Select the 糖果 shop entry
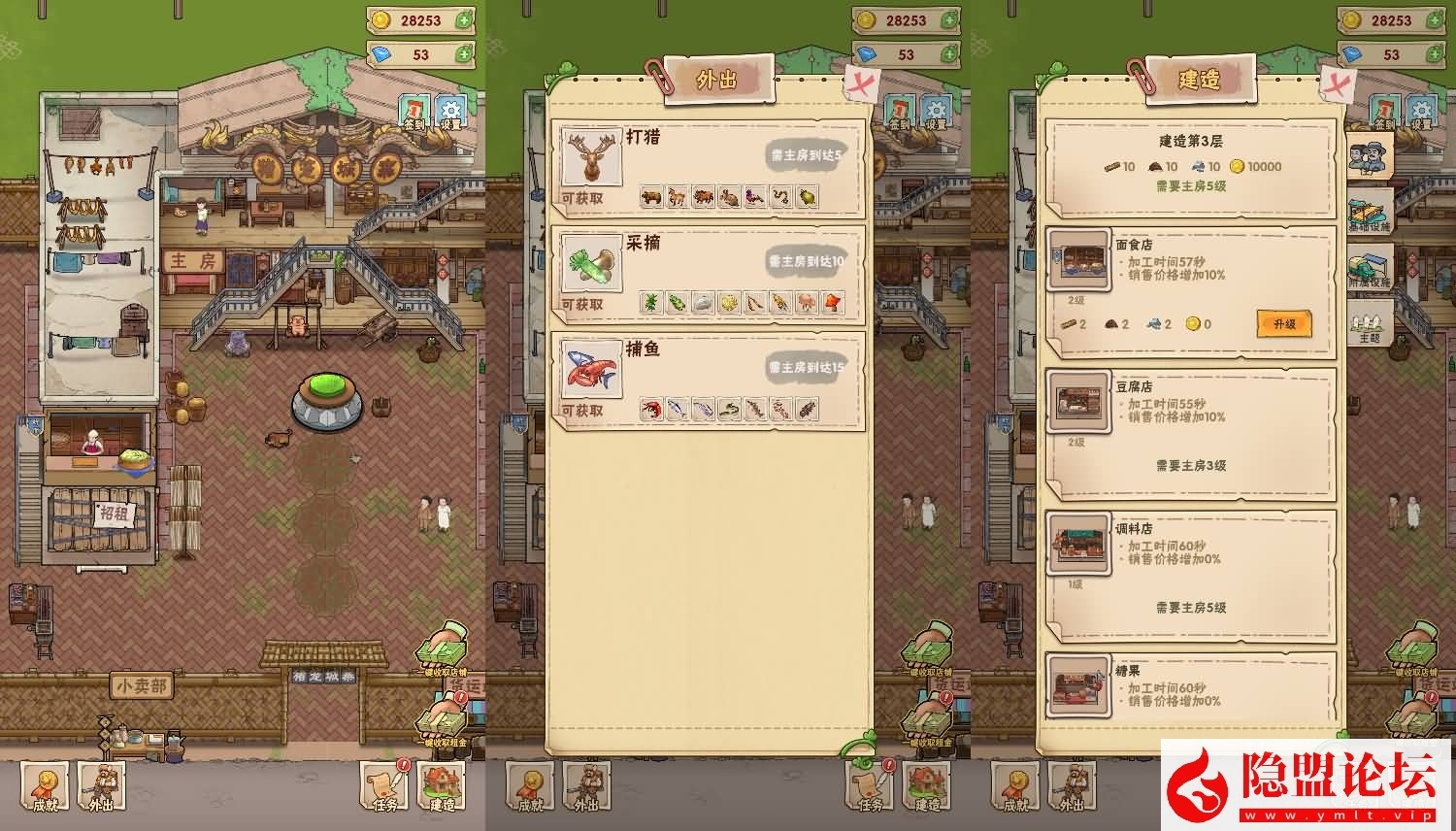Viewport: 1456px width, 831px height. point(1191,687)
